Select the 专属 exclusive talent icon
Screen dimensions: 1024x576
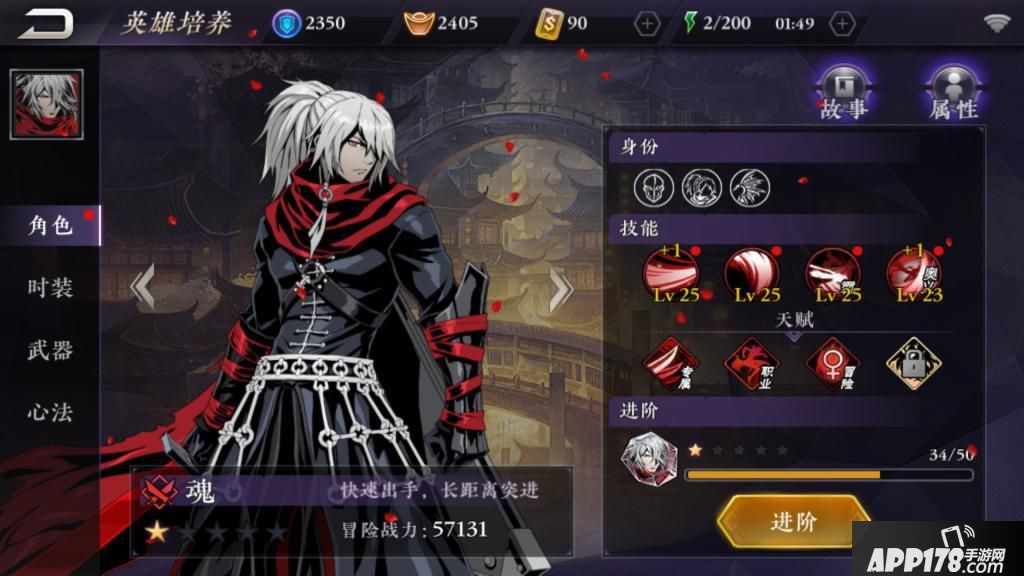pyautogui.click(x=670, y=364)
